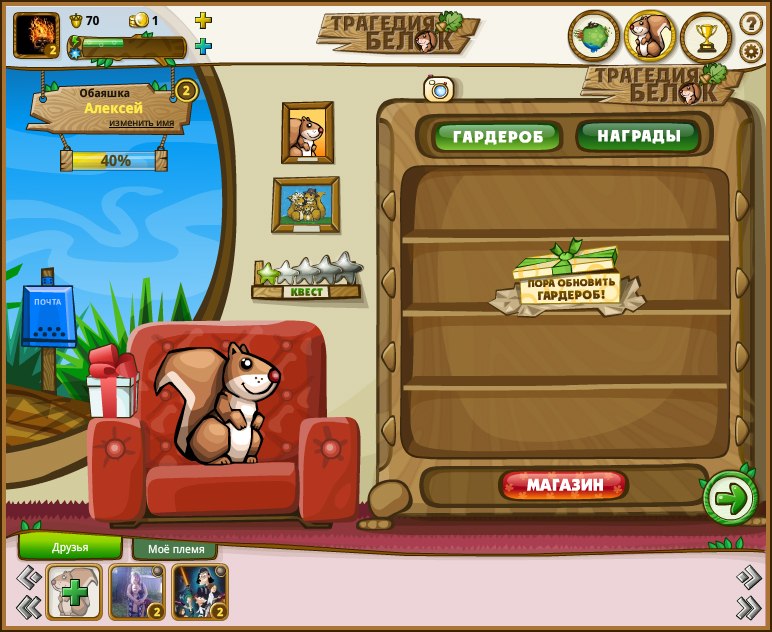
Task: Add energy with teal plus
Action: click(203, 46)
